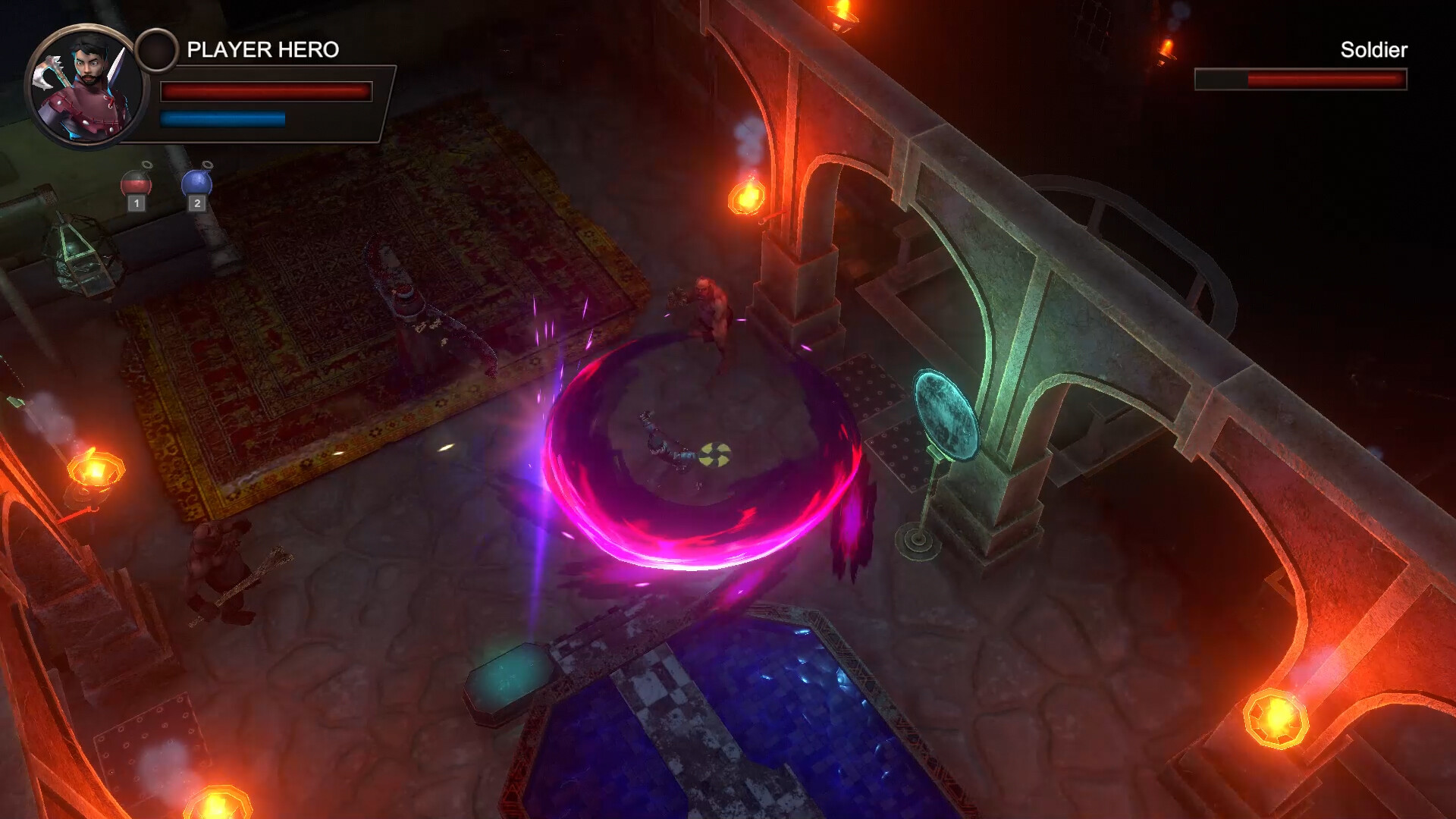Click the empty circular buff slot beside the portrait
1456x819 pixels.
click(157, 49)
